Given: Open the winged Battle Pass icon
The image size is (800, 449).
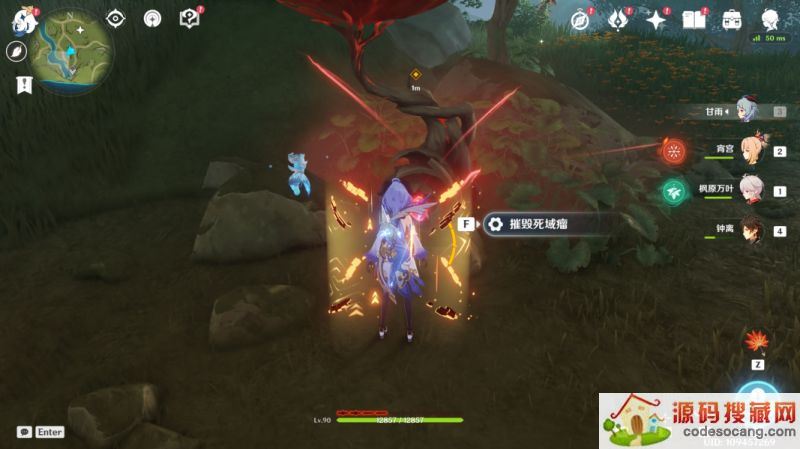Looking at the screenshot, I should click(x=618, y=20).
